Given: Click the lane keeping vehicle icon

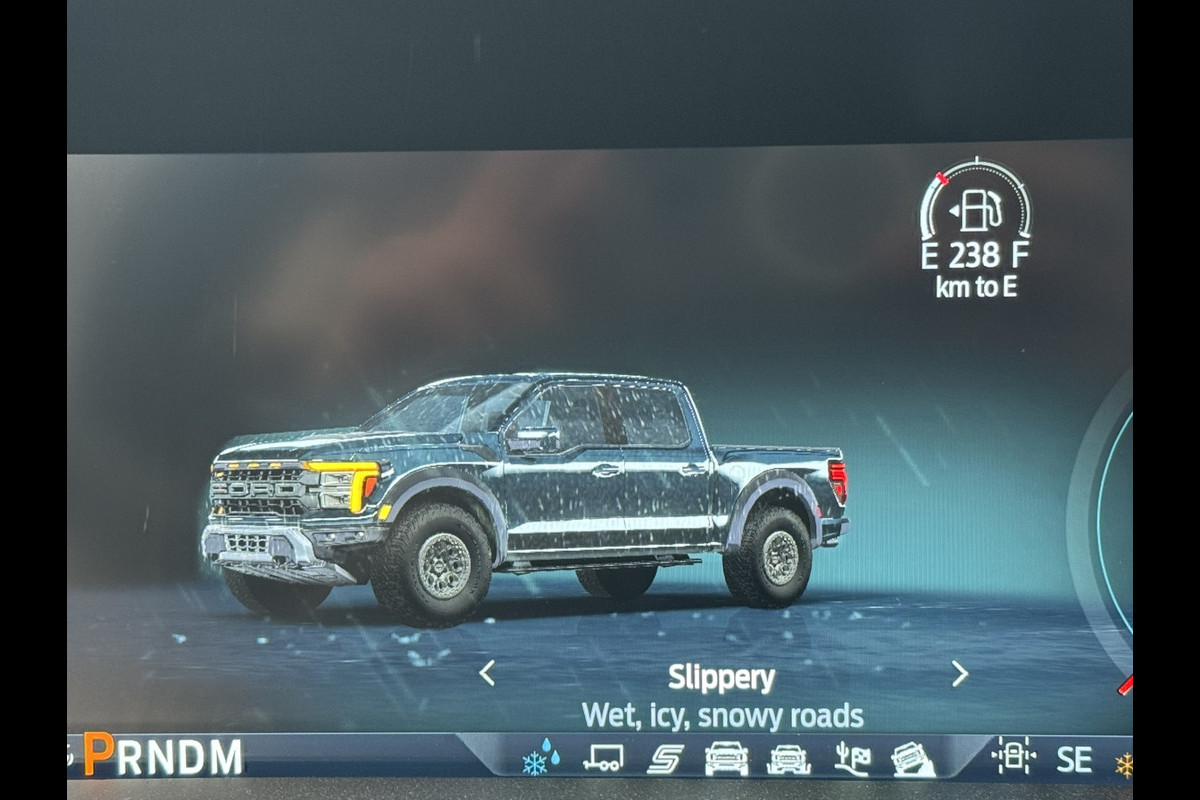Looking at the screenshot, I should (1013, 757).
